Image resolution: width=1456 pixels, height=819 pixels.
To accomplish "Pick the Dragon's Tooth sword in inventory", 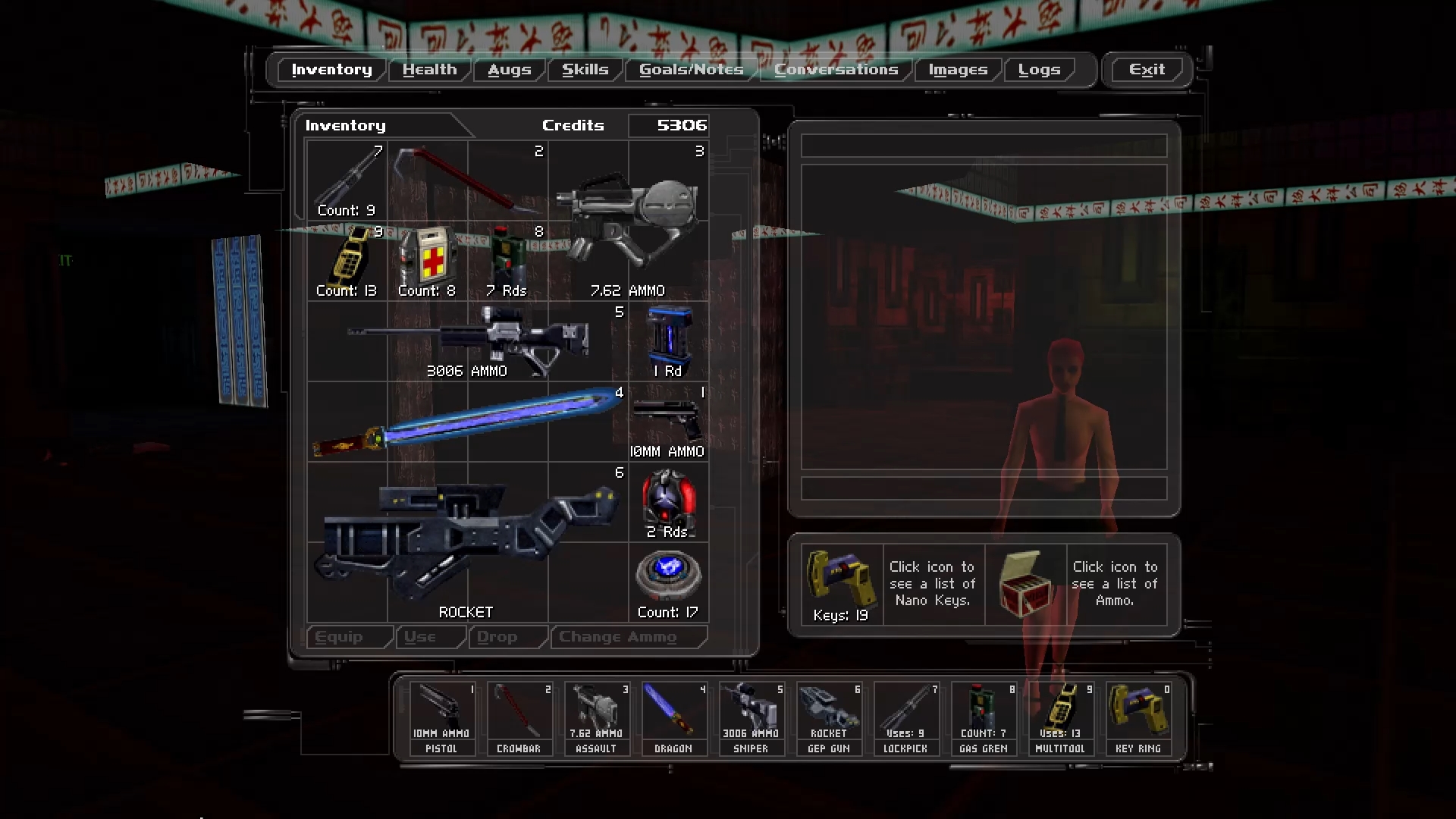I will (x=467, y=422).
